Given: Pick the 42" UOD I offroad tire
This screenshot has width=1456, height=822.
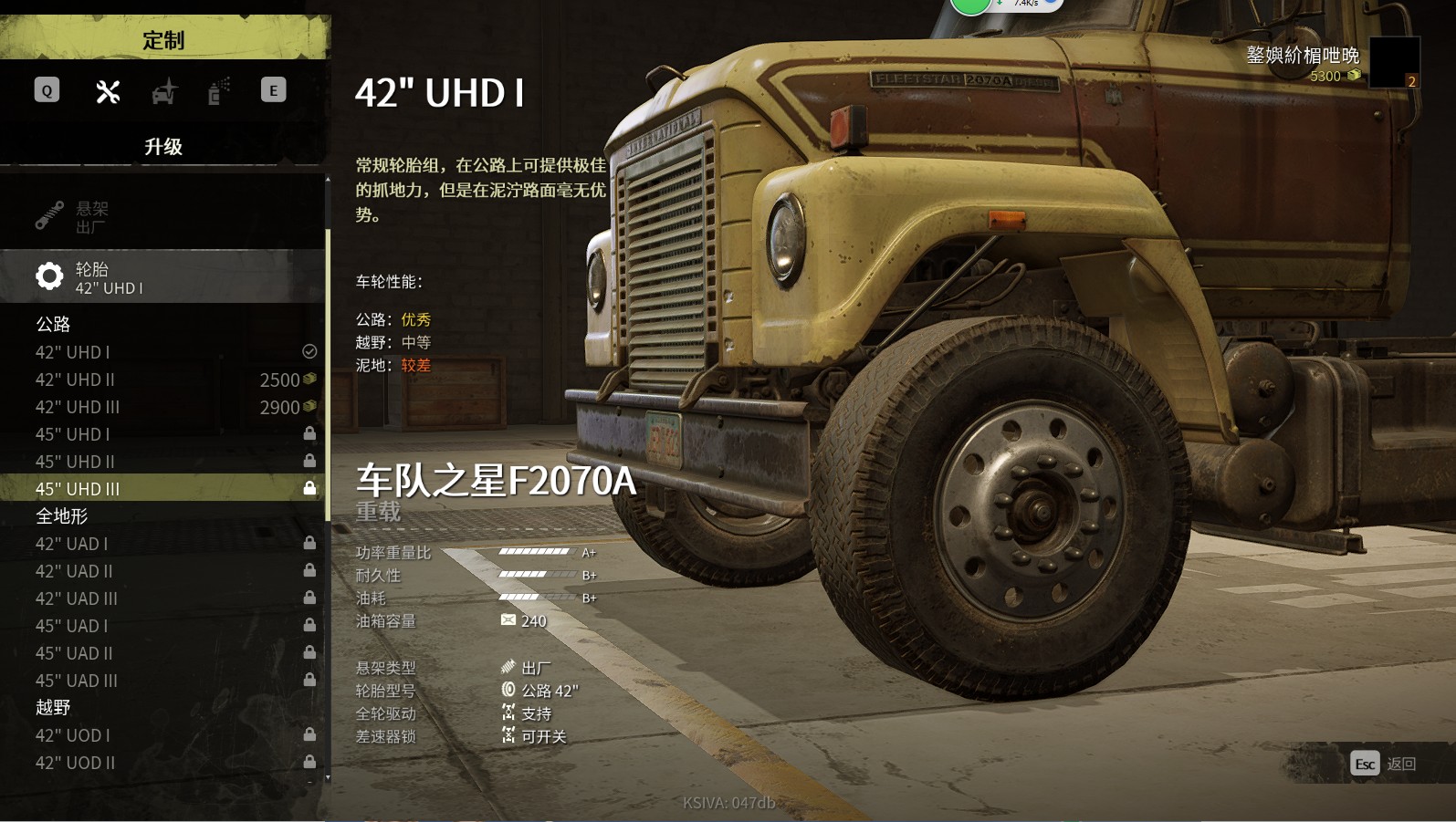Looking at the screenshot, I should (x=162, y=735).
